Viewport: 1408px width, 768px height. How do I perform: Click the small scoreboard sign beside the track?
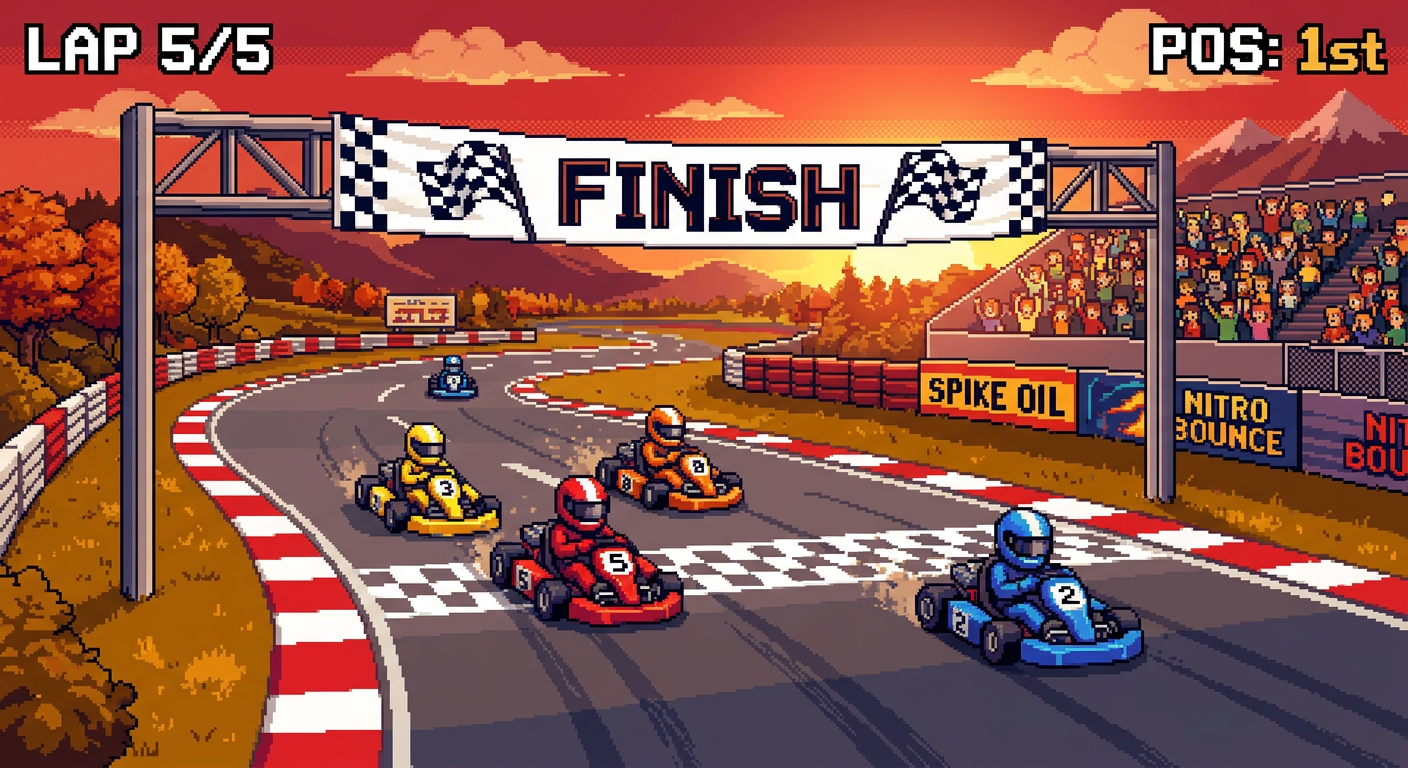click(x=419, y=311)
